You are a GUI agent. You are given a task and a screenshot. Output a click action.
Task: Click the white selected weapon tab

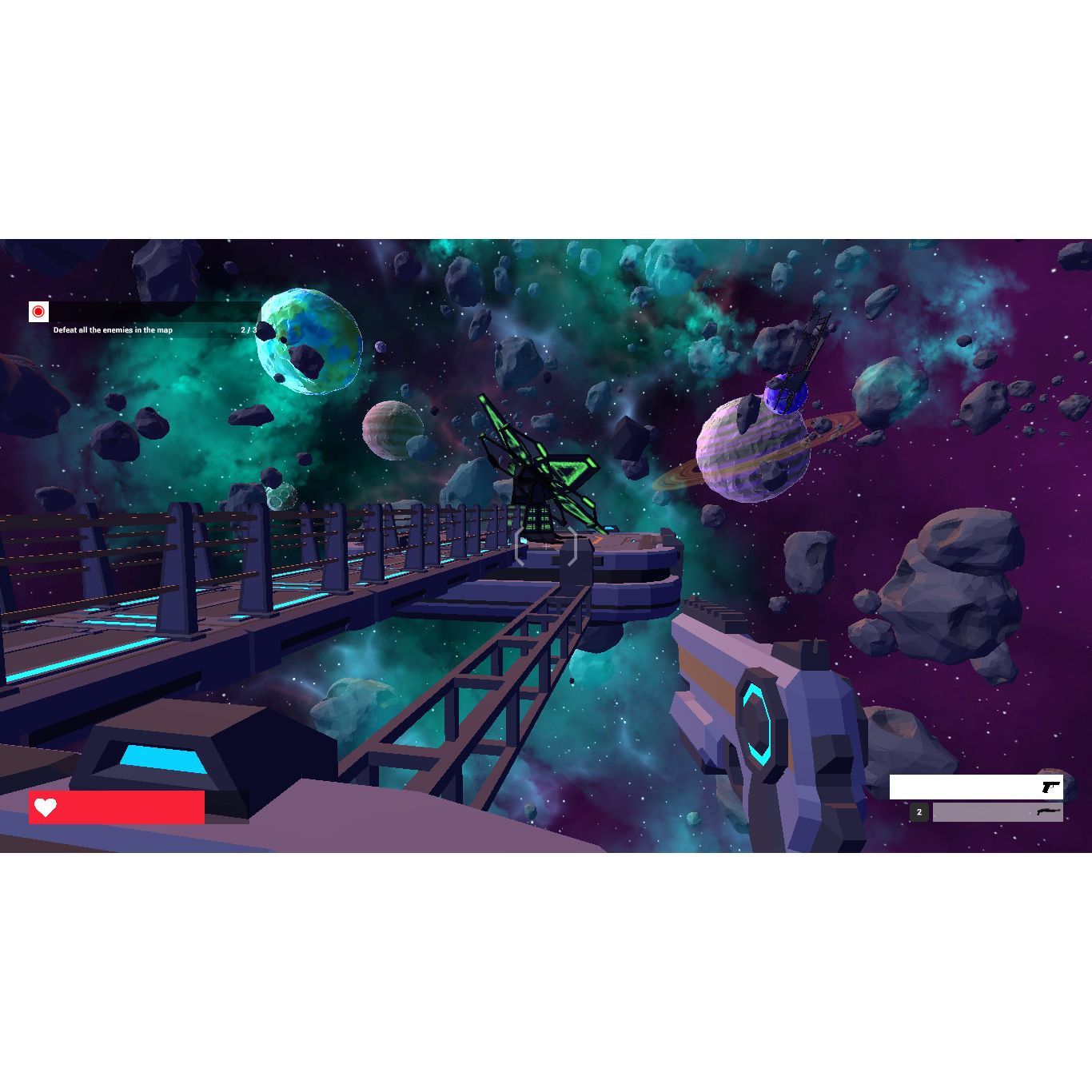975,787
